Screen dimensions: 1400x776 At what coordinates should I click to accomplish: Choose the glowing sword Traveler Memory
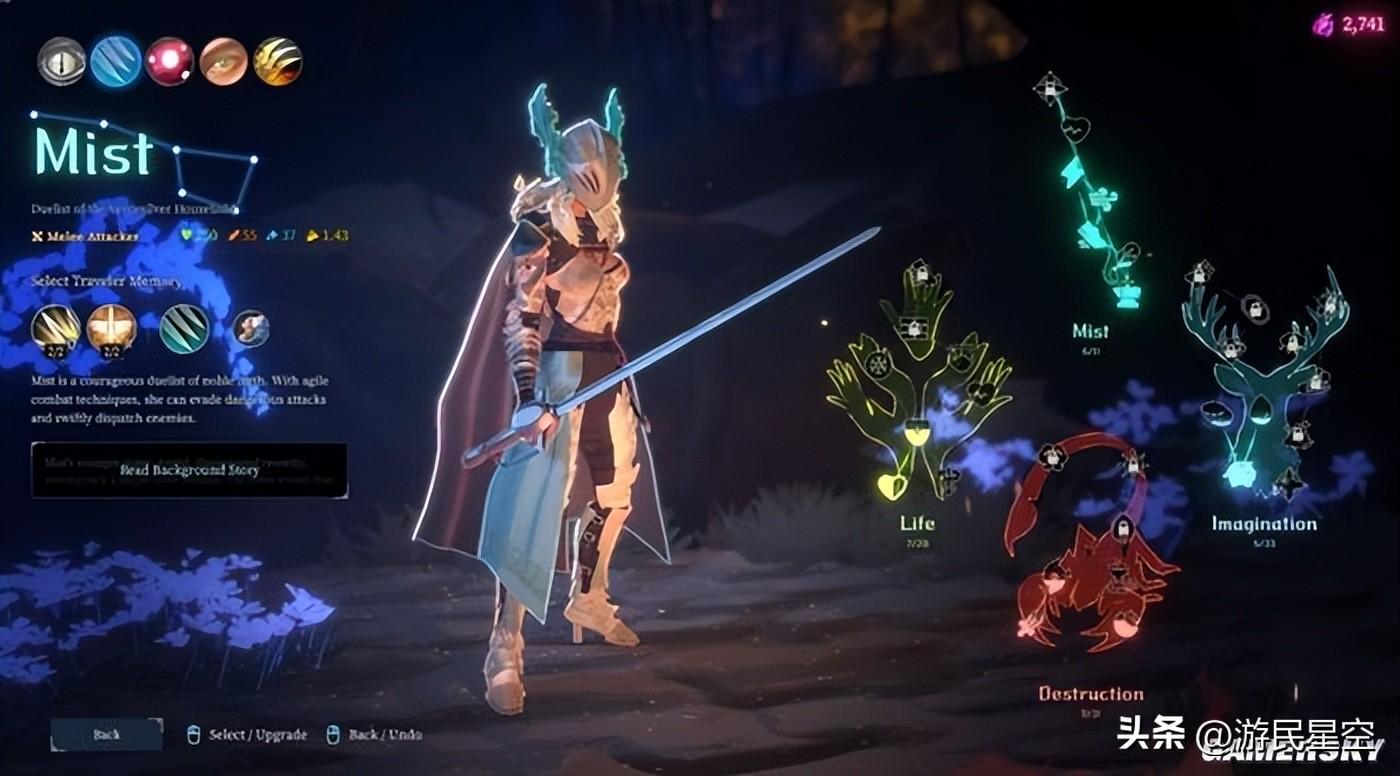click(111, 329)
